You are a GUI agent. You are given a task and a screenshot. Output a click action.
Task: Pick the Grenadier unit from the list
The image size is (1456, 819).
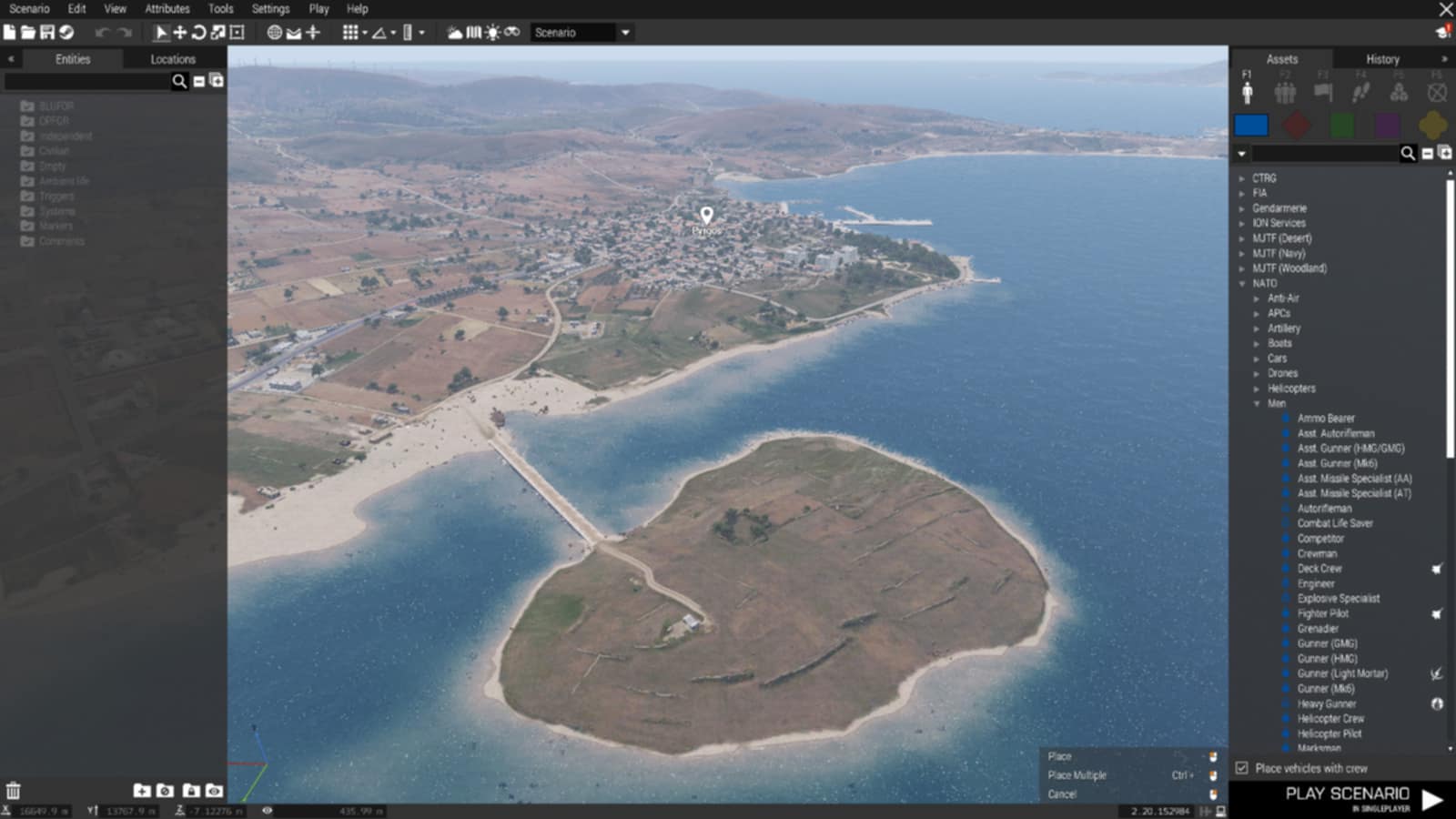1318,629
